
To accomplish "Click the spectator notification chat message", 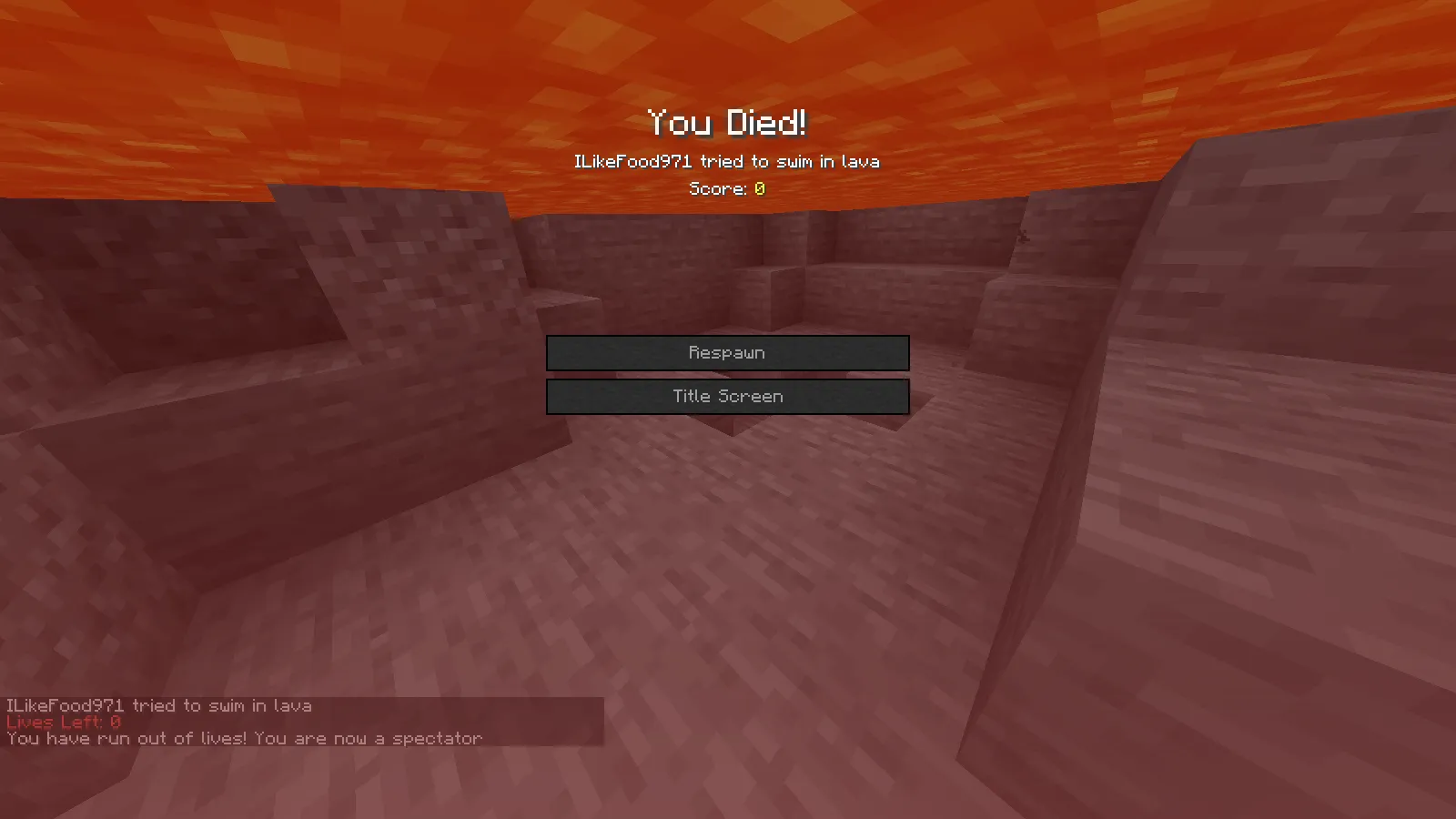I will (243, 738).
